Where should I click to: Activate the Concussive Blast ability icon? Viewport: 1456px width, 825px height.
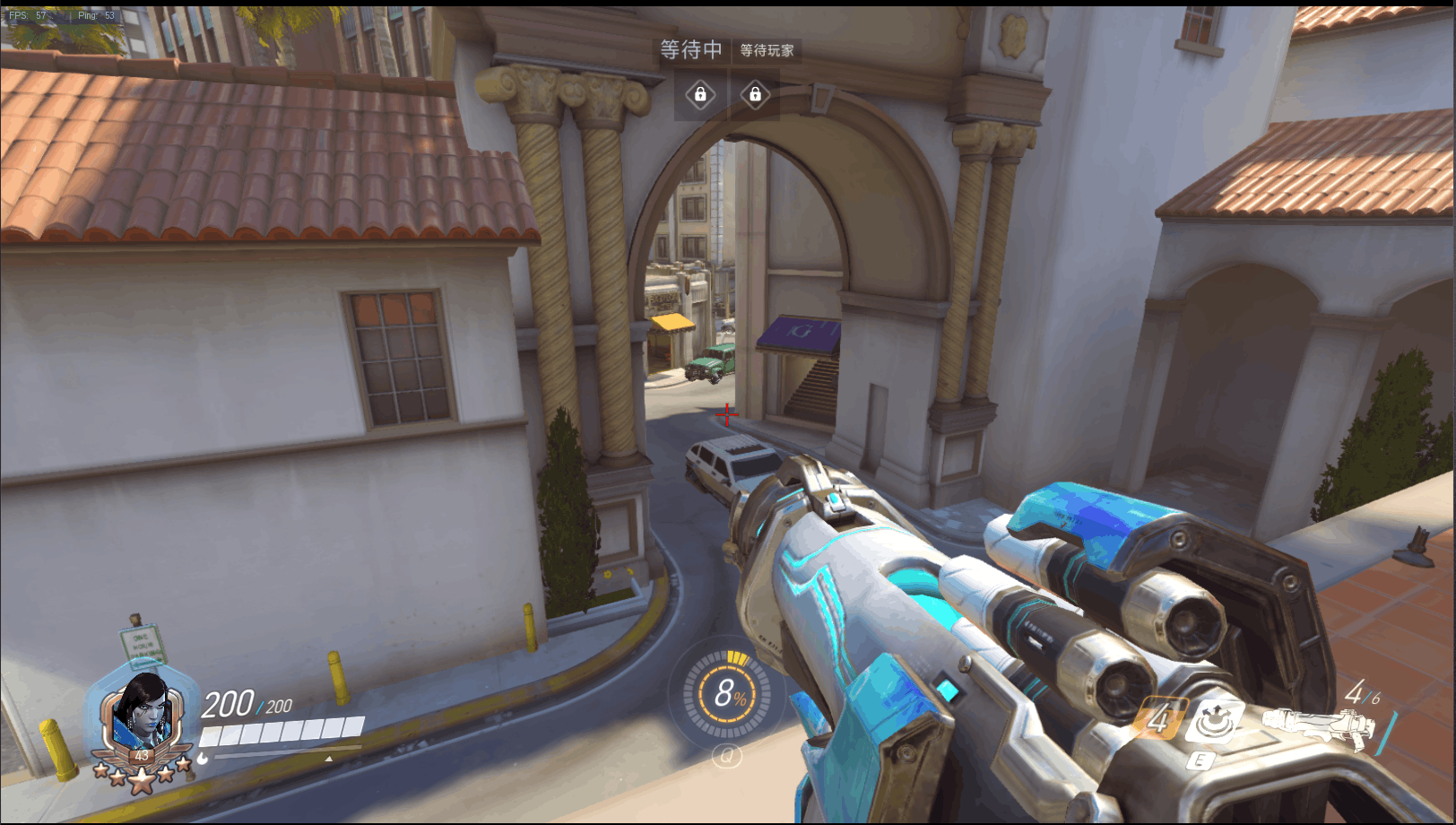1214,721
